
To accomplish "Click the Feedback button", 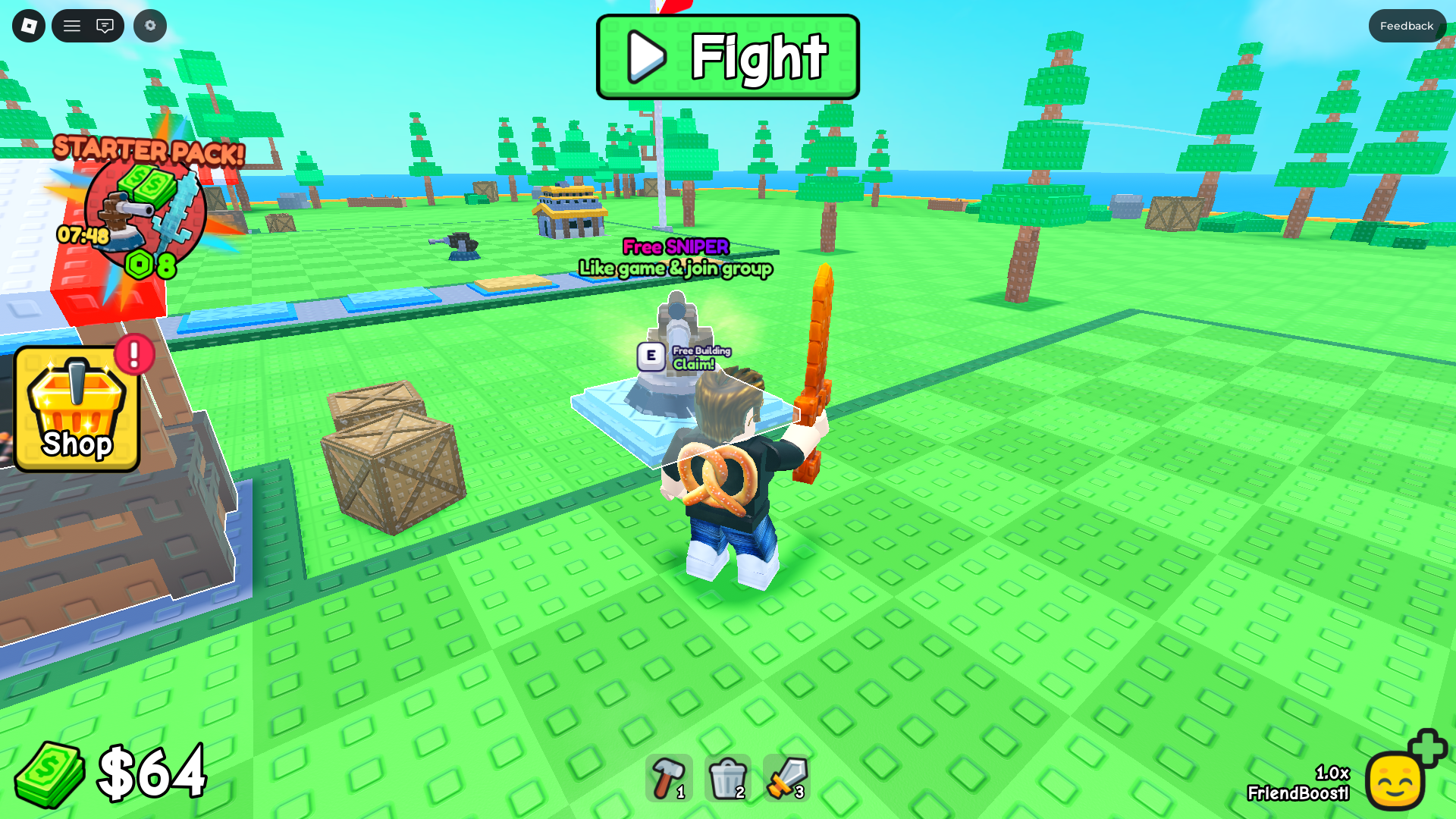I will point(1407,25).
